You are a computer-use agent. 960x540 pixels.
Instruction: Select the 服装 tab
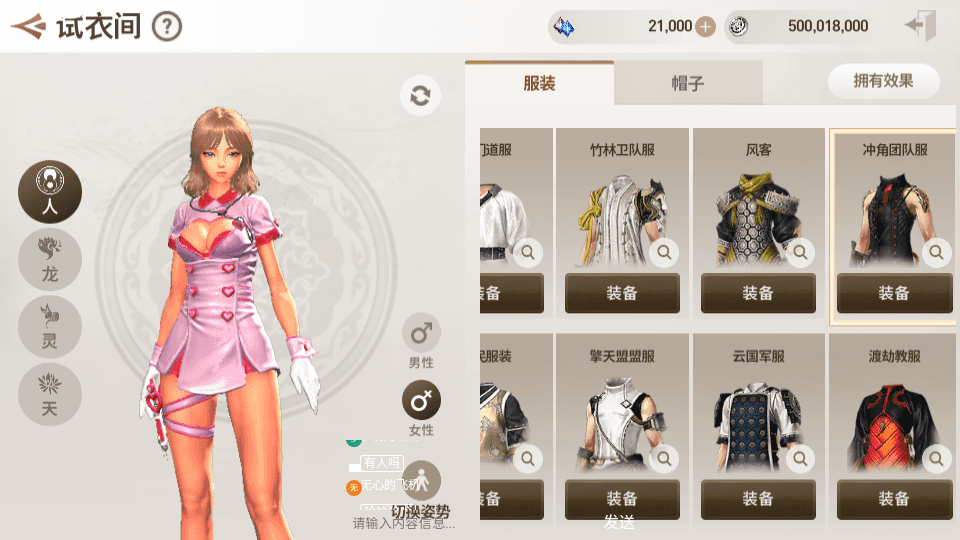coord(539,83)
